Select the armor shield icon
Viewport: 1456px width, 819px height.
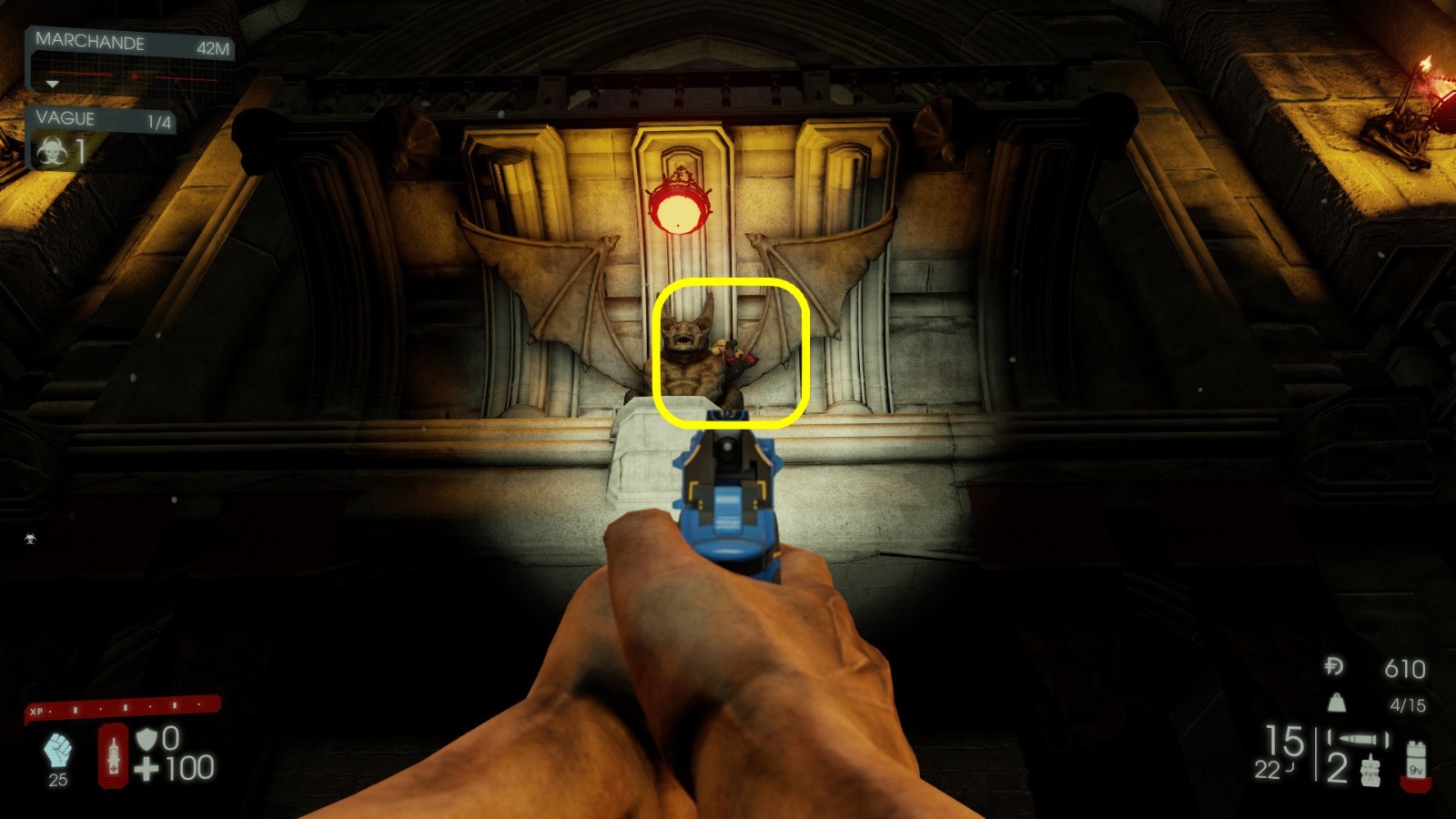(x=147, y=741)
